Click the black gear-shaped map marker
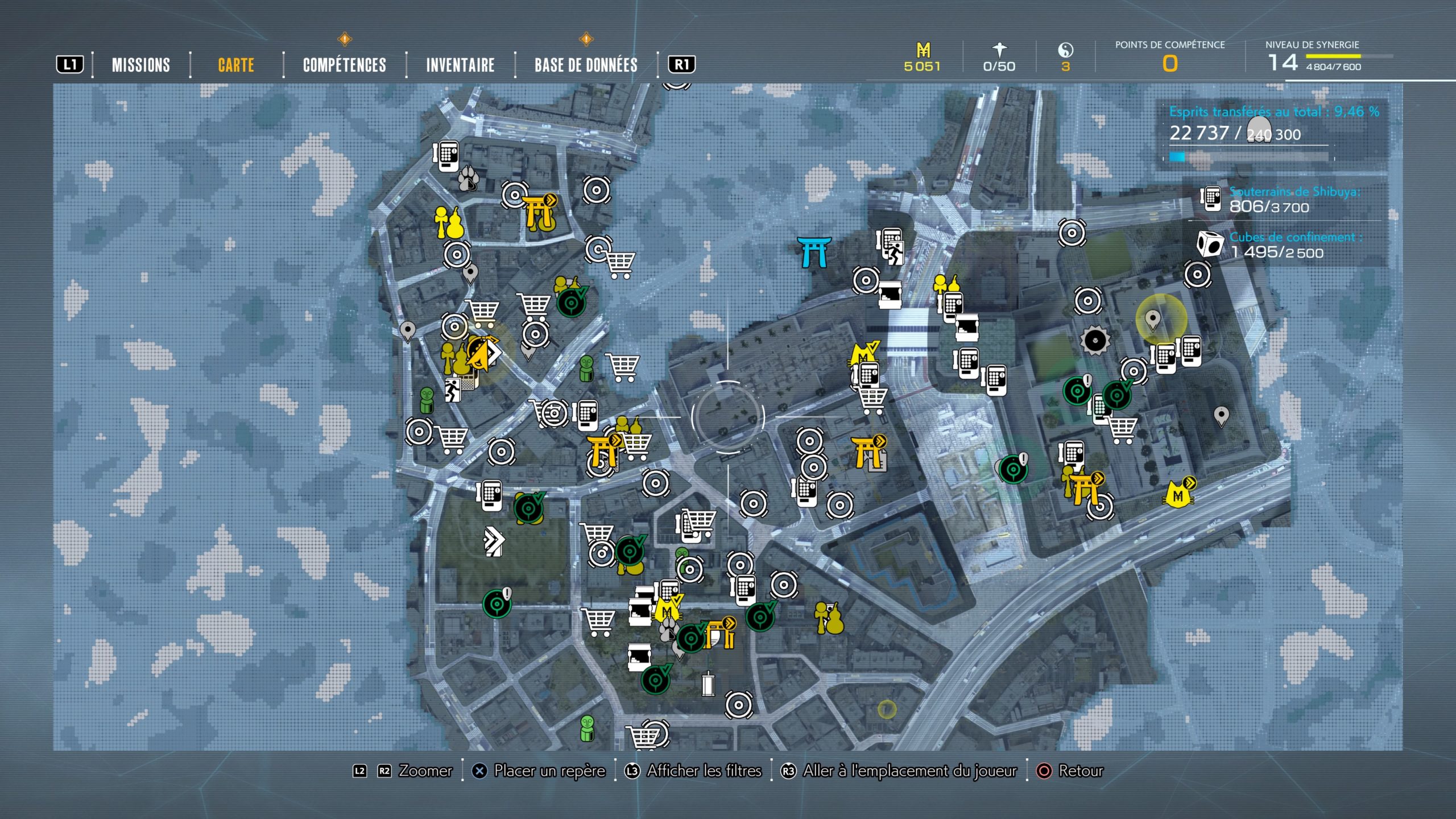Screen dimensions: 1456x819 1095,340
